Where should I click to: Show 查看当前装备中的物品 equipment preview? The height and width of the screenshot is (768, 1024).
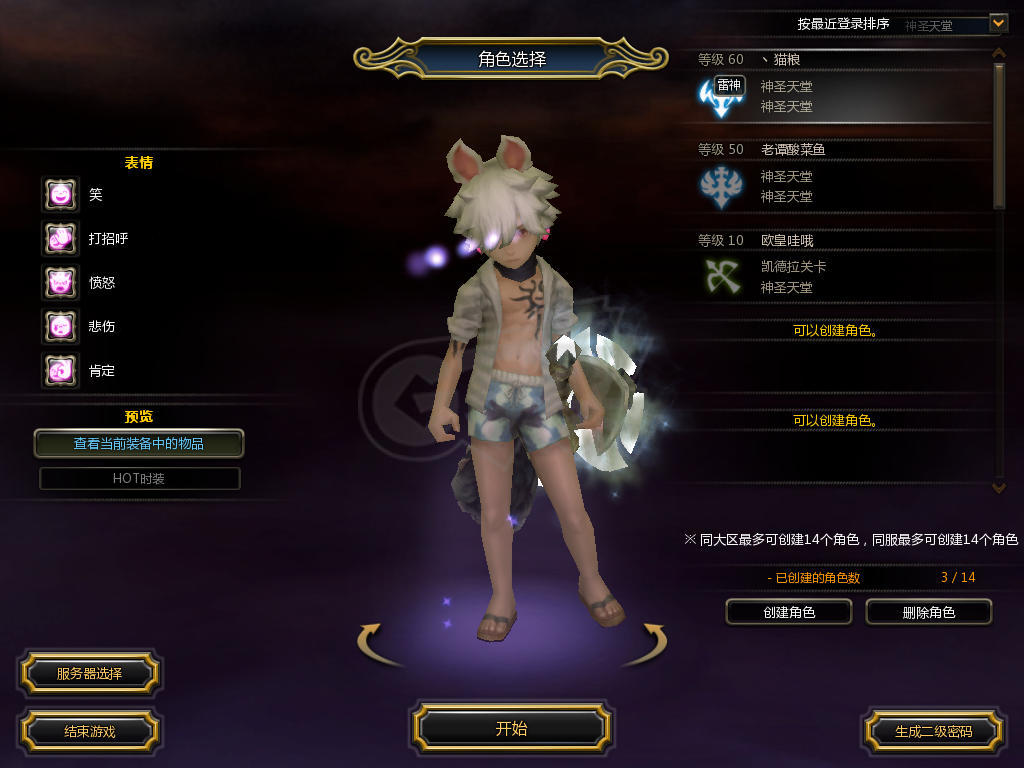click(139, 443)
